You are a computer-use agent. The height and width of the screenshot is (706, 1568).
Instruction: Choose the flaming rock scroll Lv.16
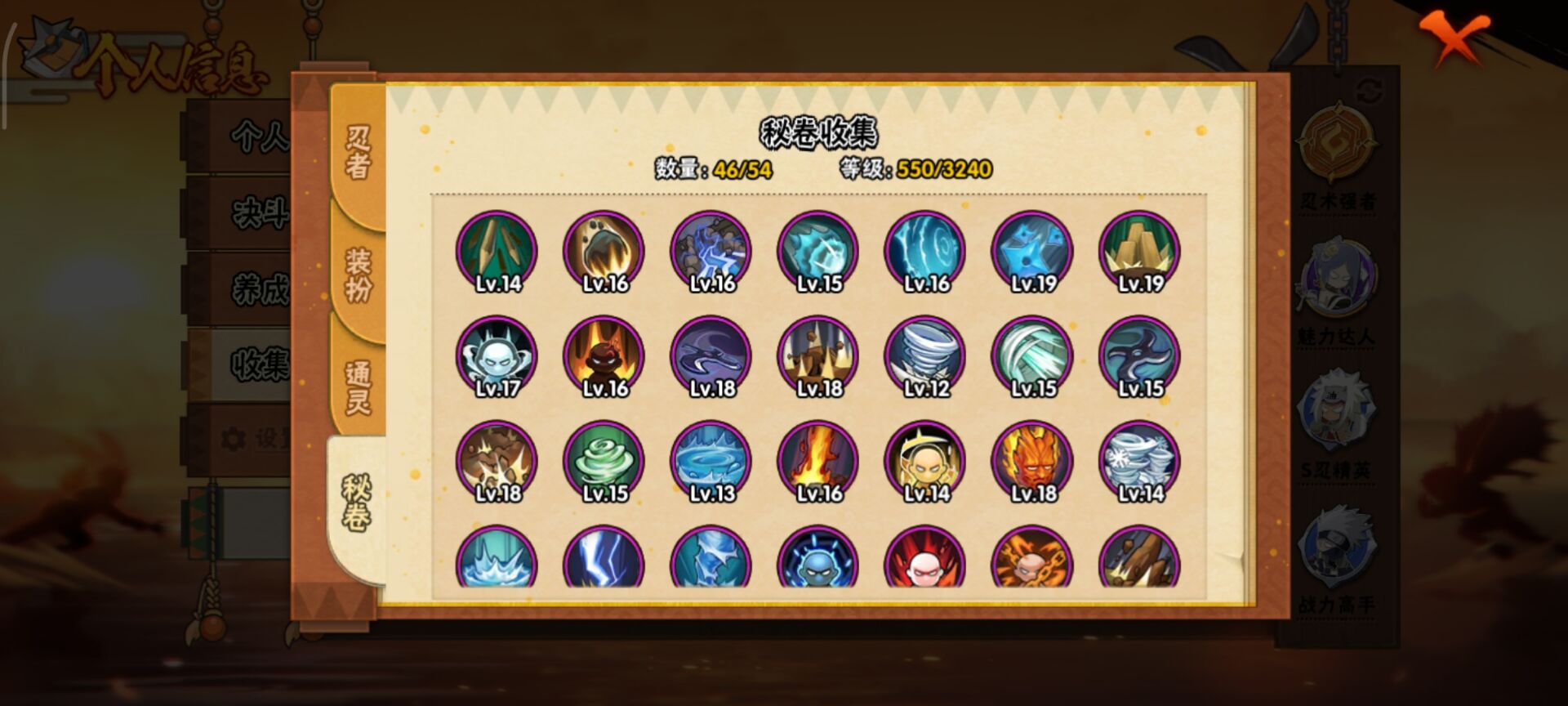coord(604,251)
